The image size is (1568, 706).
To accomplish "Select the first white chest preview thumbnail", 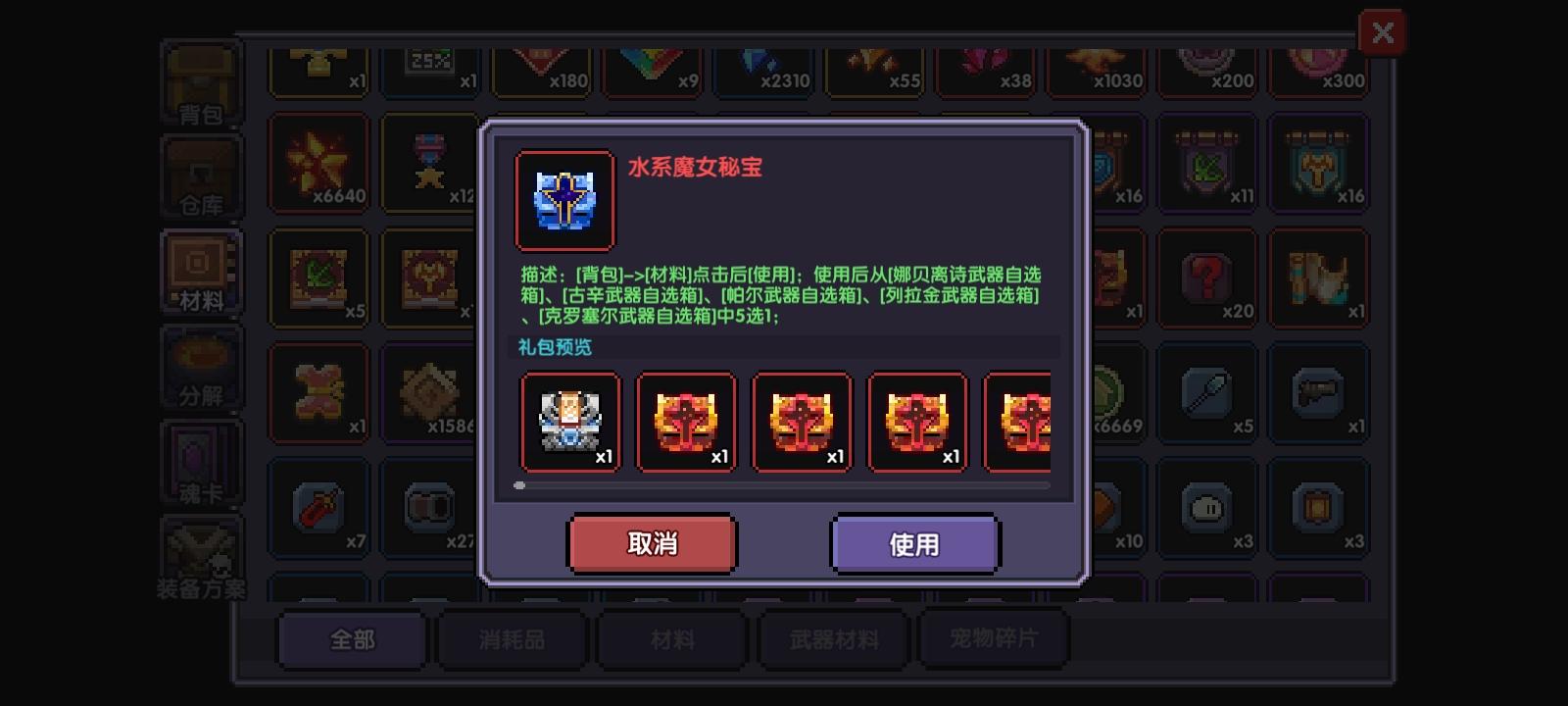I will [571, 422].
